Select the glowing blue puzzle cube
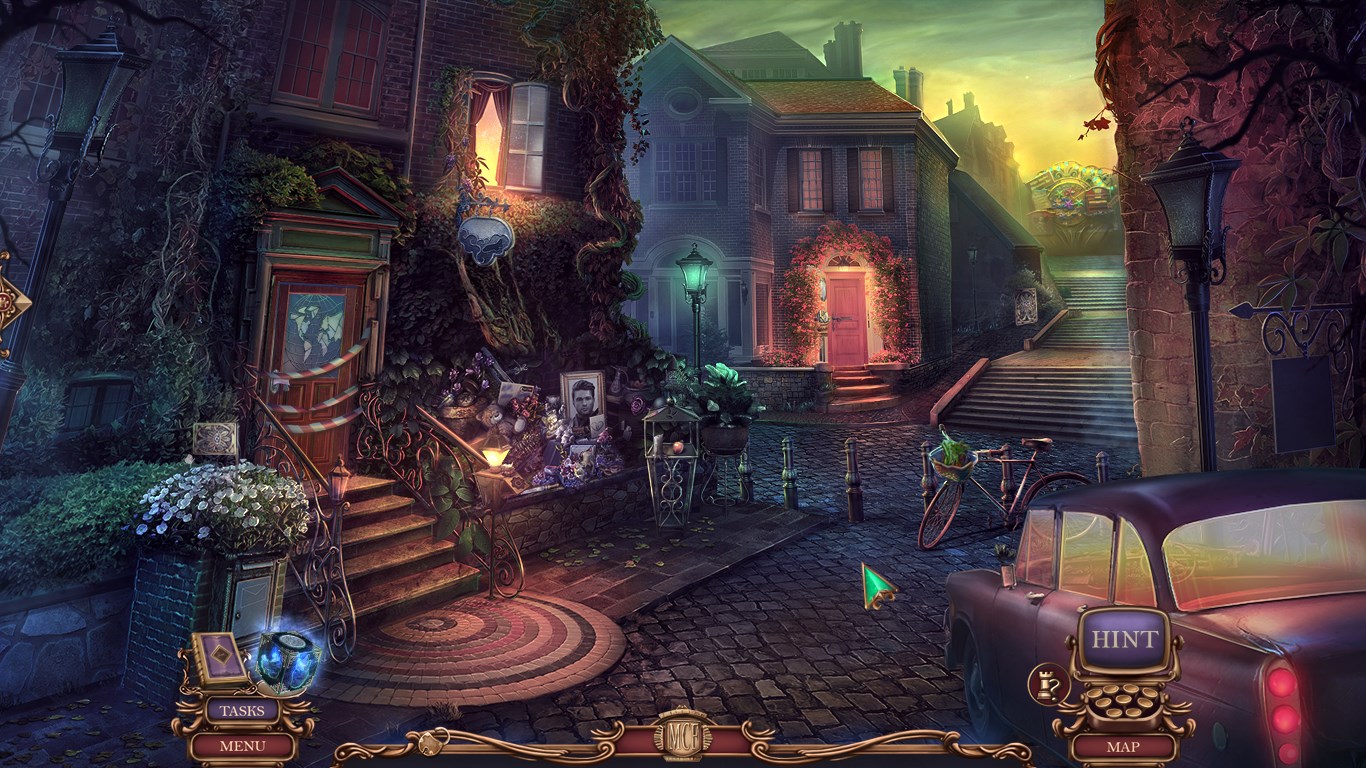Image resolution: width=1366 pixels, height=768 pixels. click(x=288, y=662)
